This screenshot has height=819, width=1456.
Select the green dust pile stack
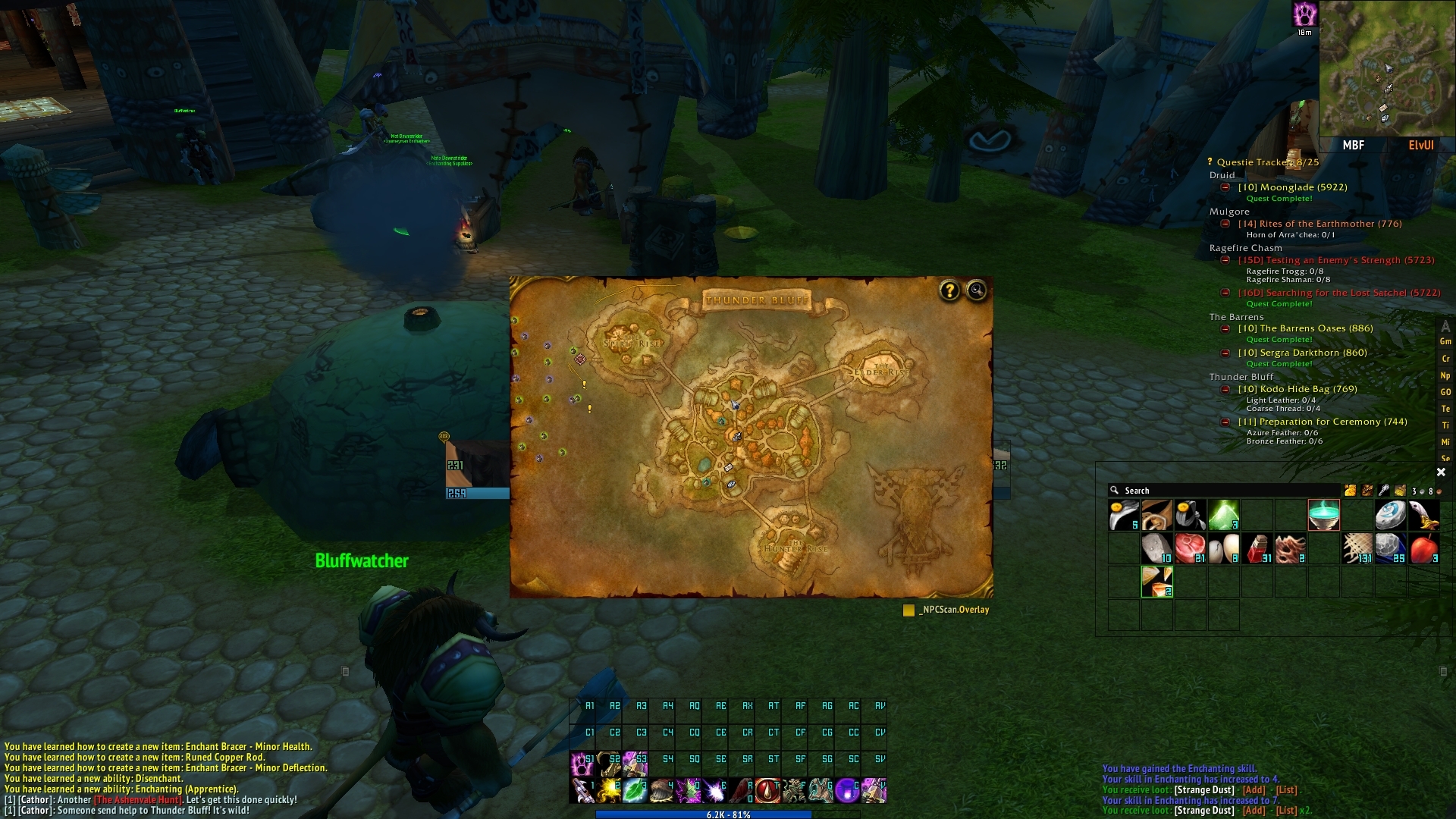coord(1223,515)
